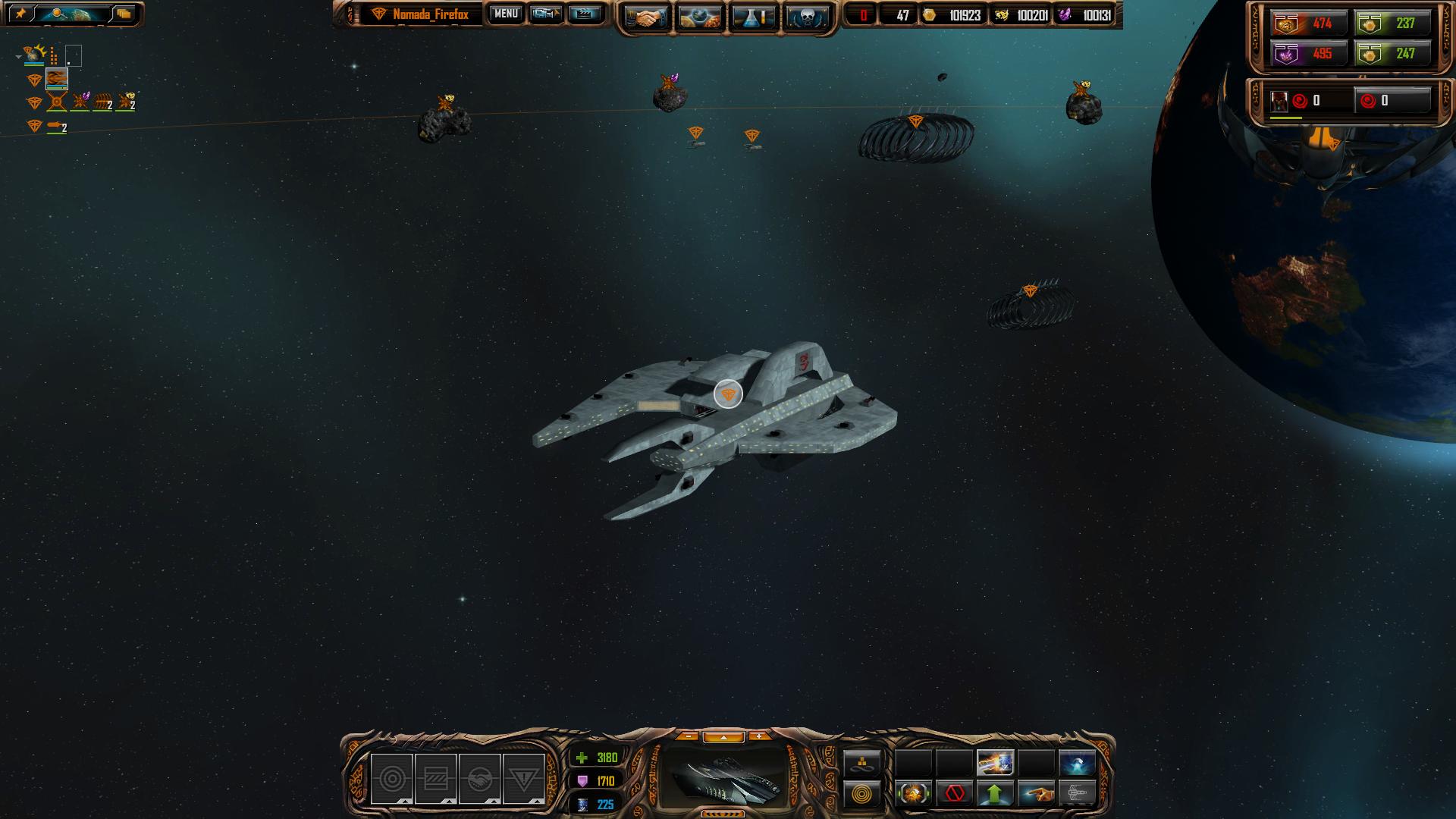This screenshot has width=1456, height=819.
Task: Toggle the camera mode button
Action: 545,14
